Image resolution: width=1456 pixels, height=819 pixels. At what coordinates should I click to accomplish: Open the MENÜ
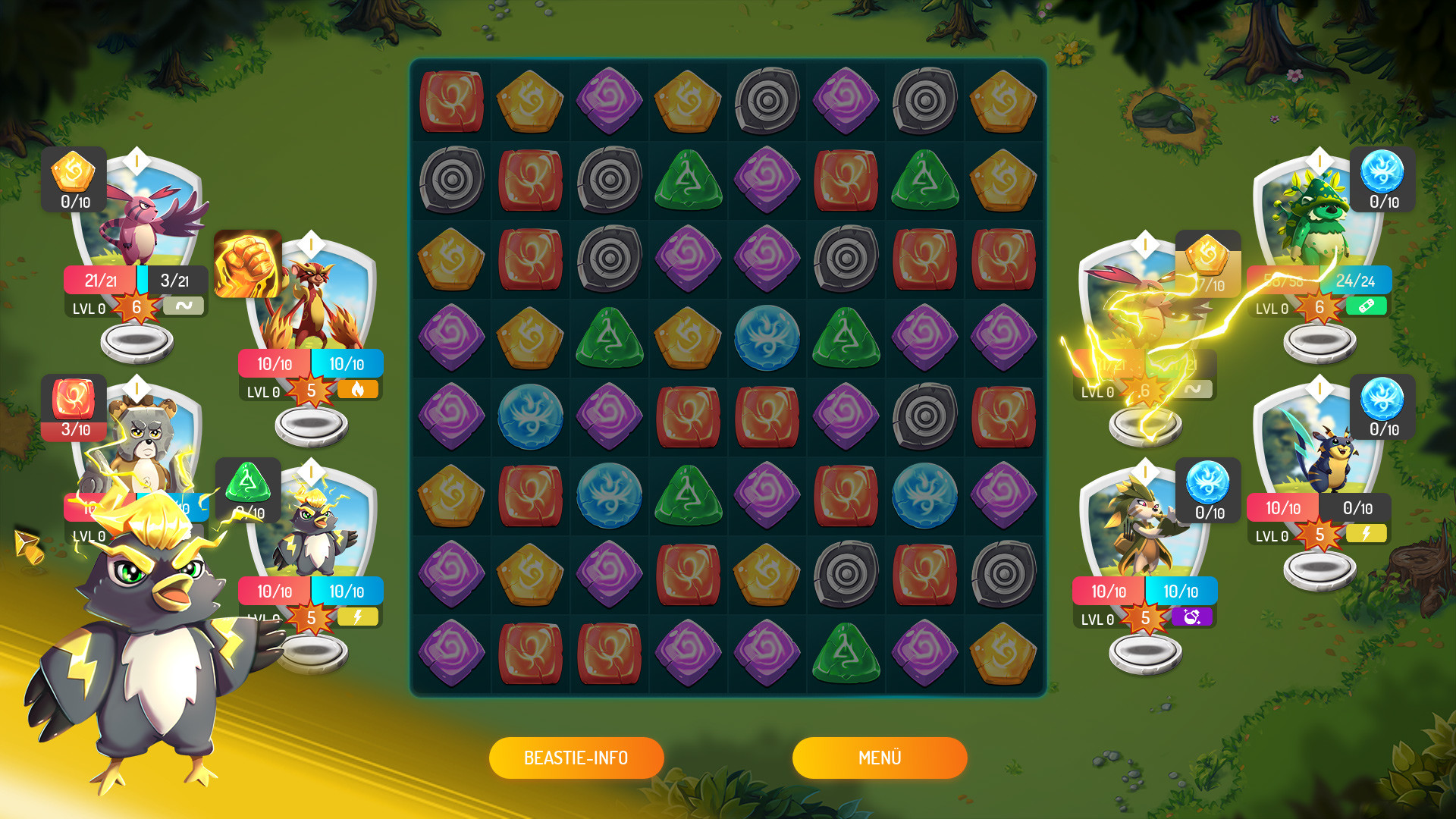(x=879, y=757)
